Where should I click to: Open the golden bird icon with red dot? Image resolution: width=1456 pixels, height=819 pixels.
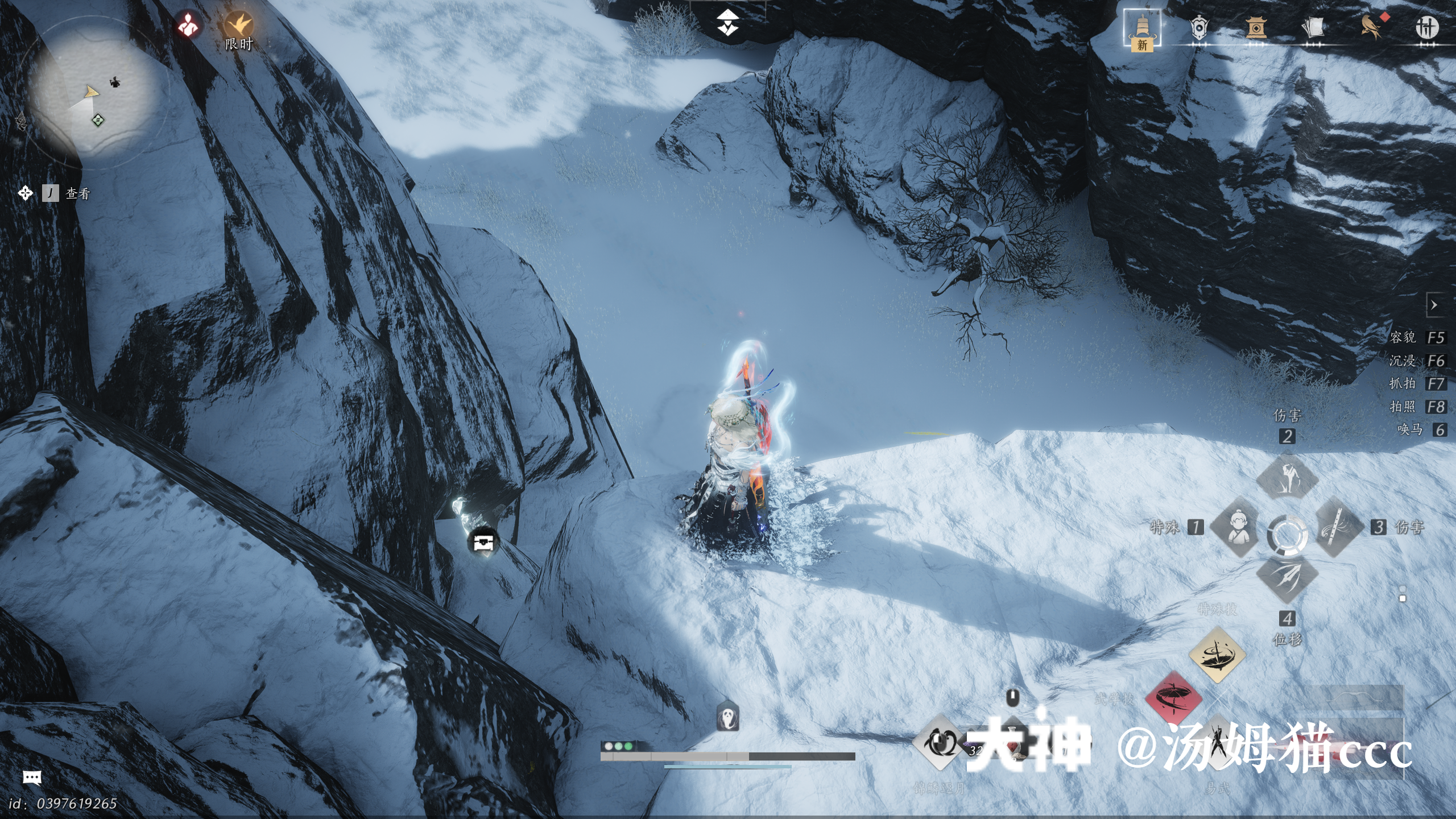pyautogui.click(x=1372, y=26)
